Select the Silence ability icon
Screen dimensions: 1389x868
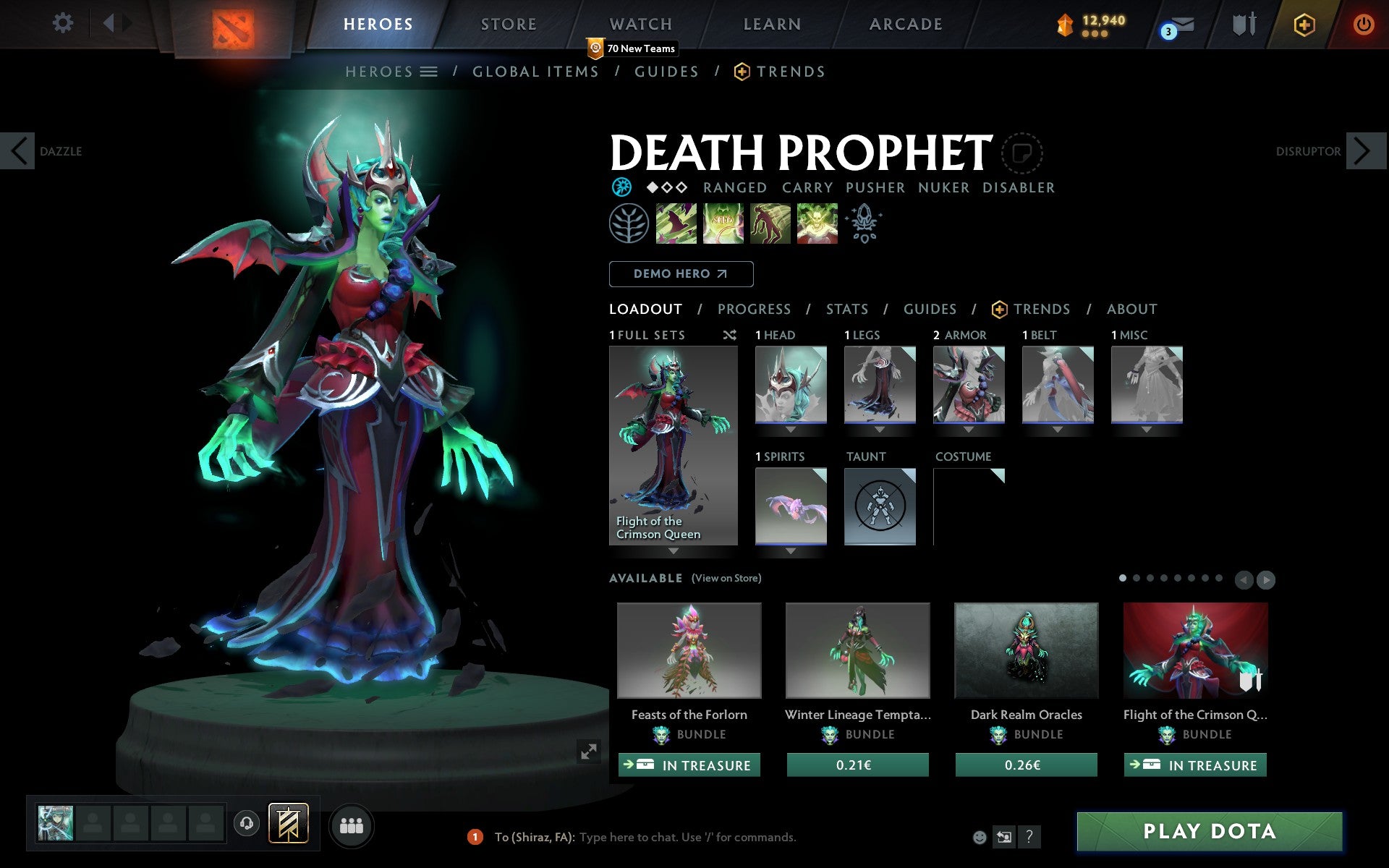coord(723,224)
